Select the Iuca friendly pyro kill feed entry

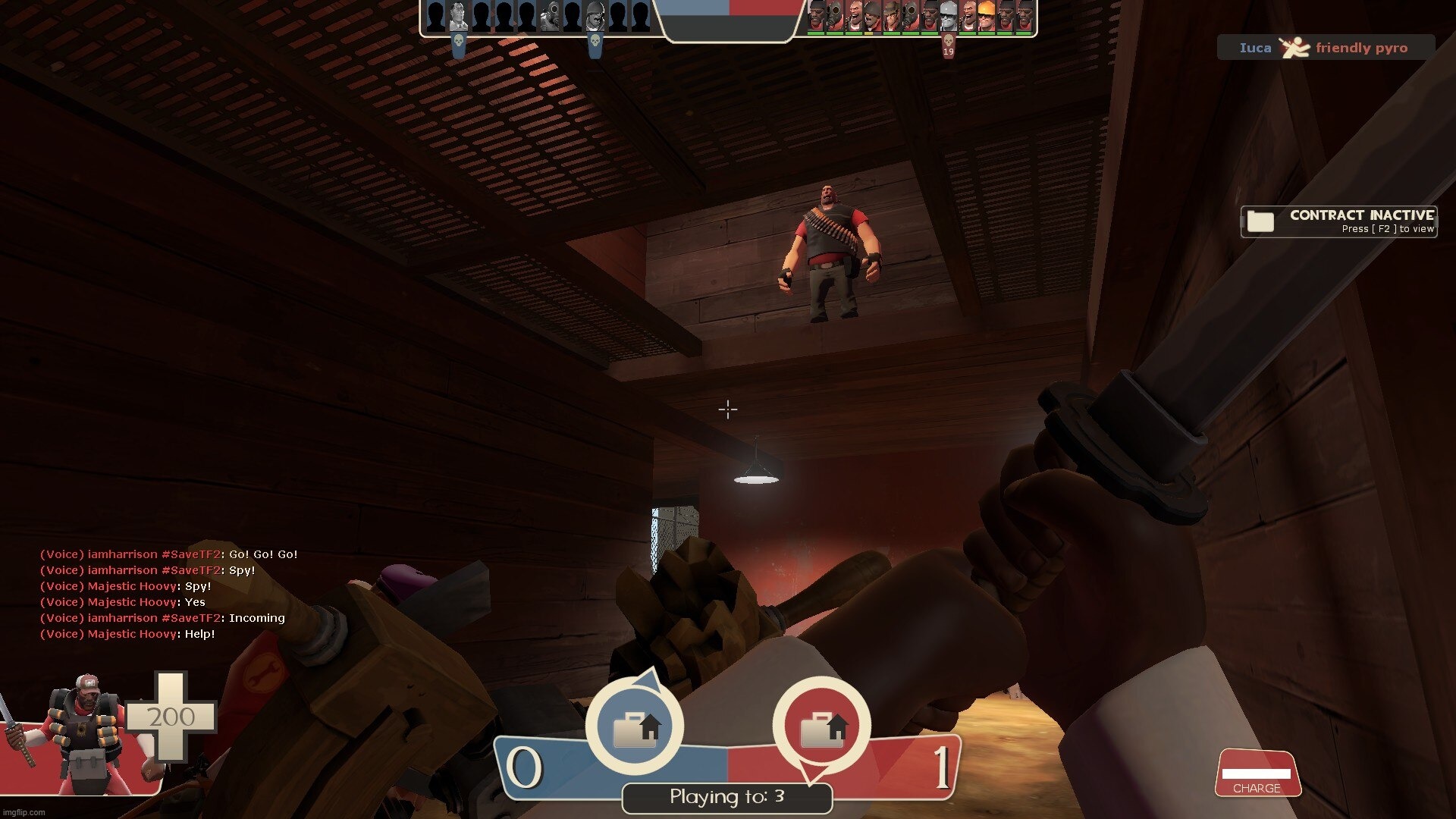1326,48
